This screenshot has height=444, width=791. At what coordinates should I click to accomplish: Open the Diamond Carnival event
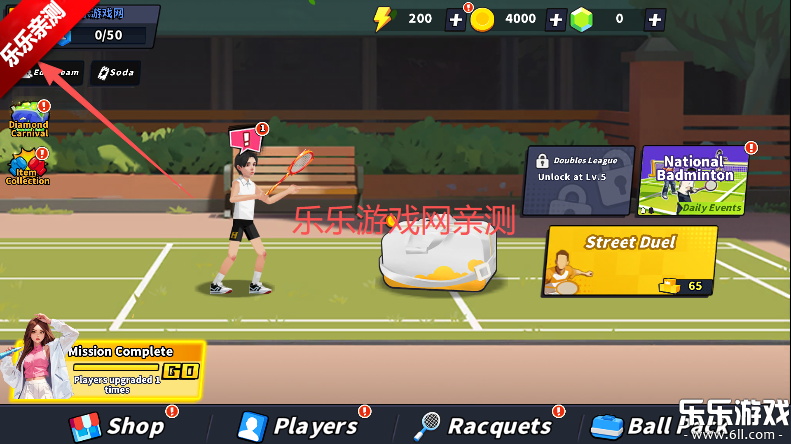coord(28,120)
